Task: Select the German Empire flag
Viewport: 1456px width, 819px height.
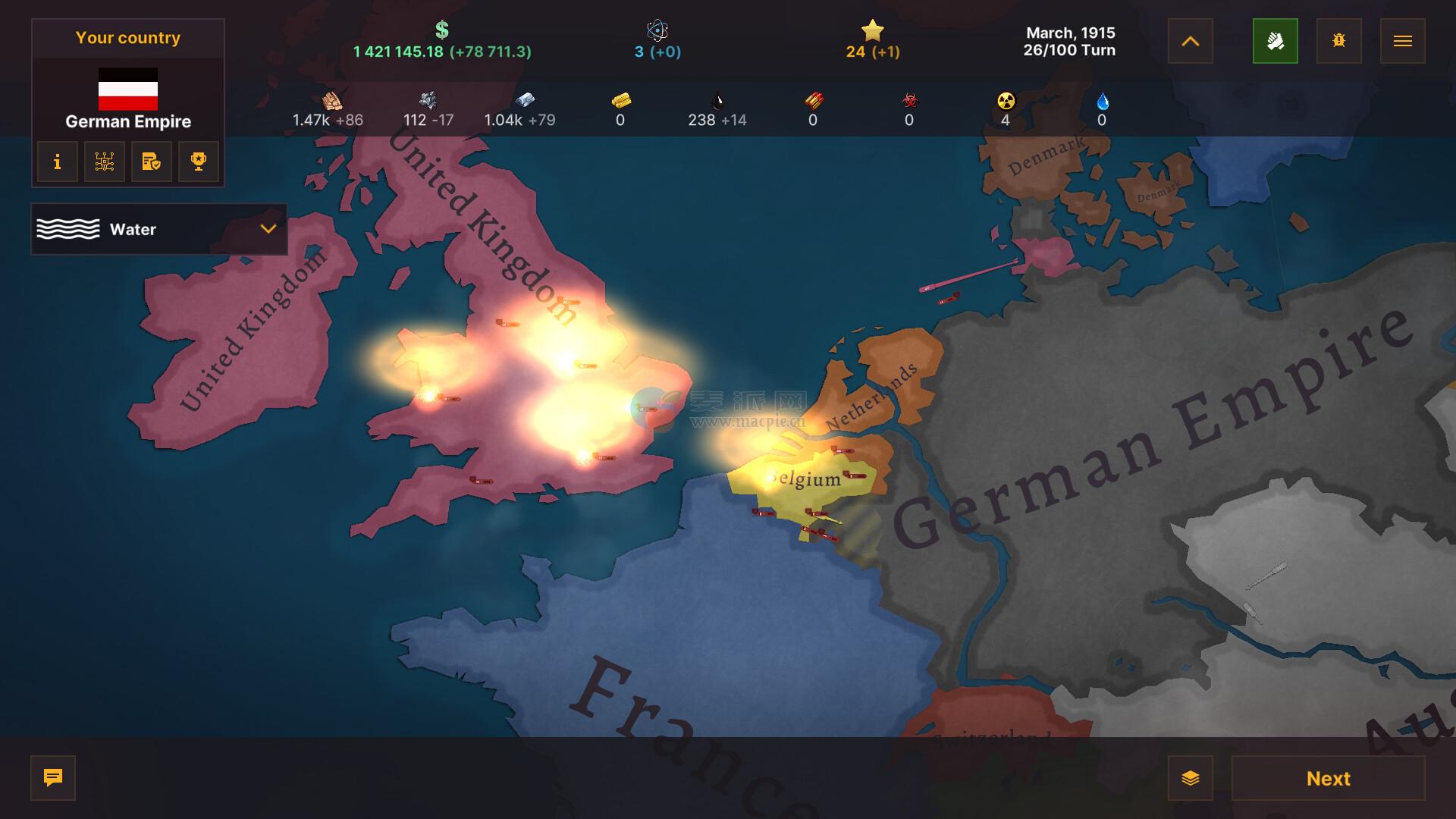Action: click(x=128, y=89)
